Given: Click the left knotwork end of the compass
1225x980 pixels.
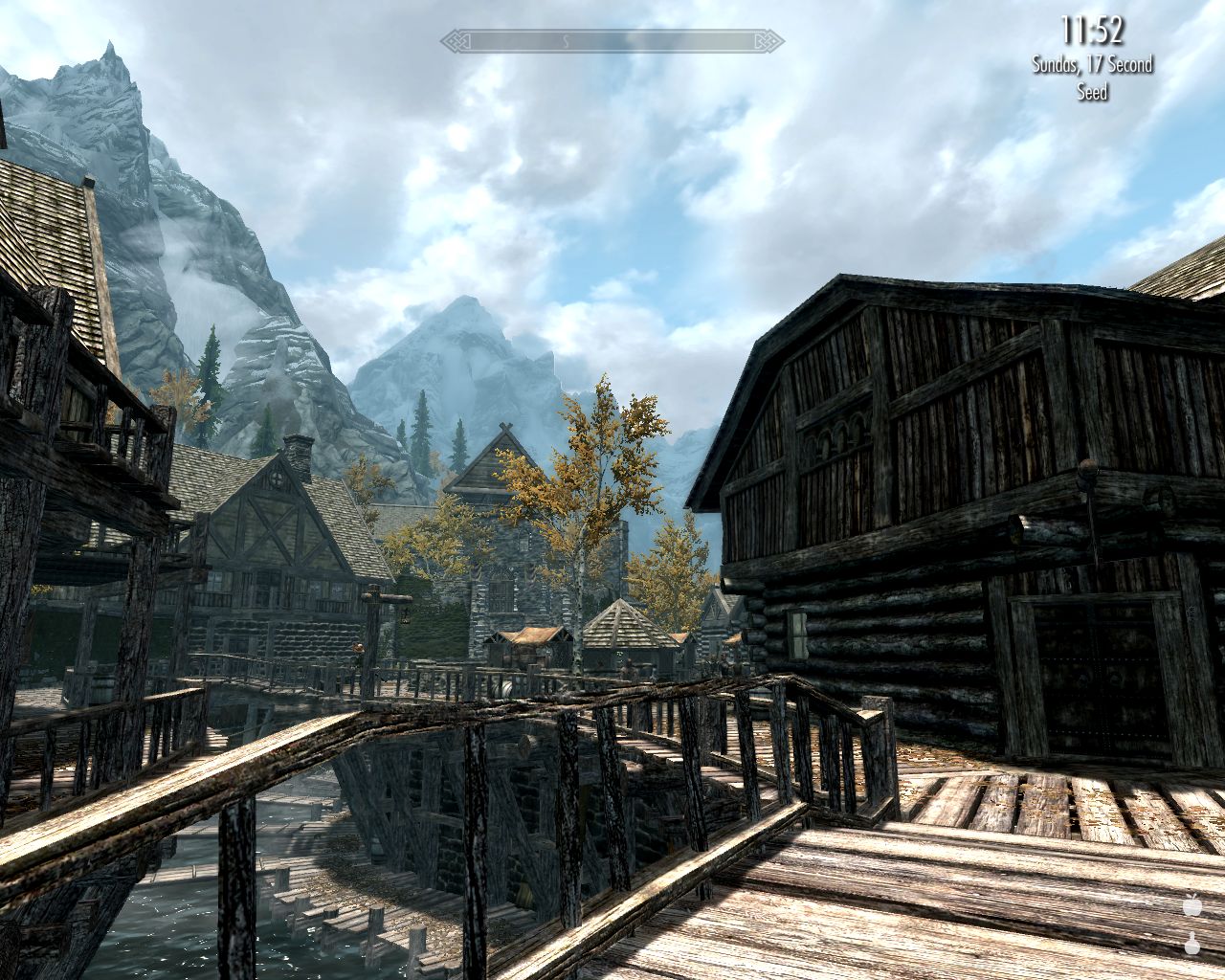Looking at the screenshot, I should [x=453, y=41].
